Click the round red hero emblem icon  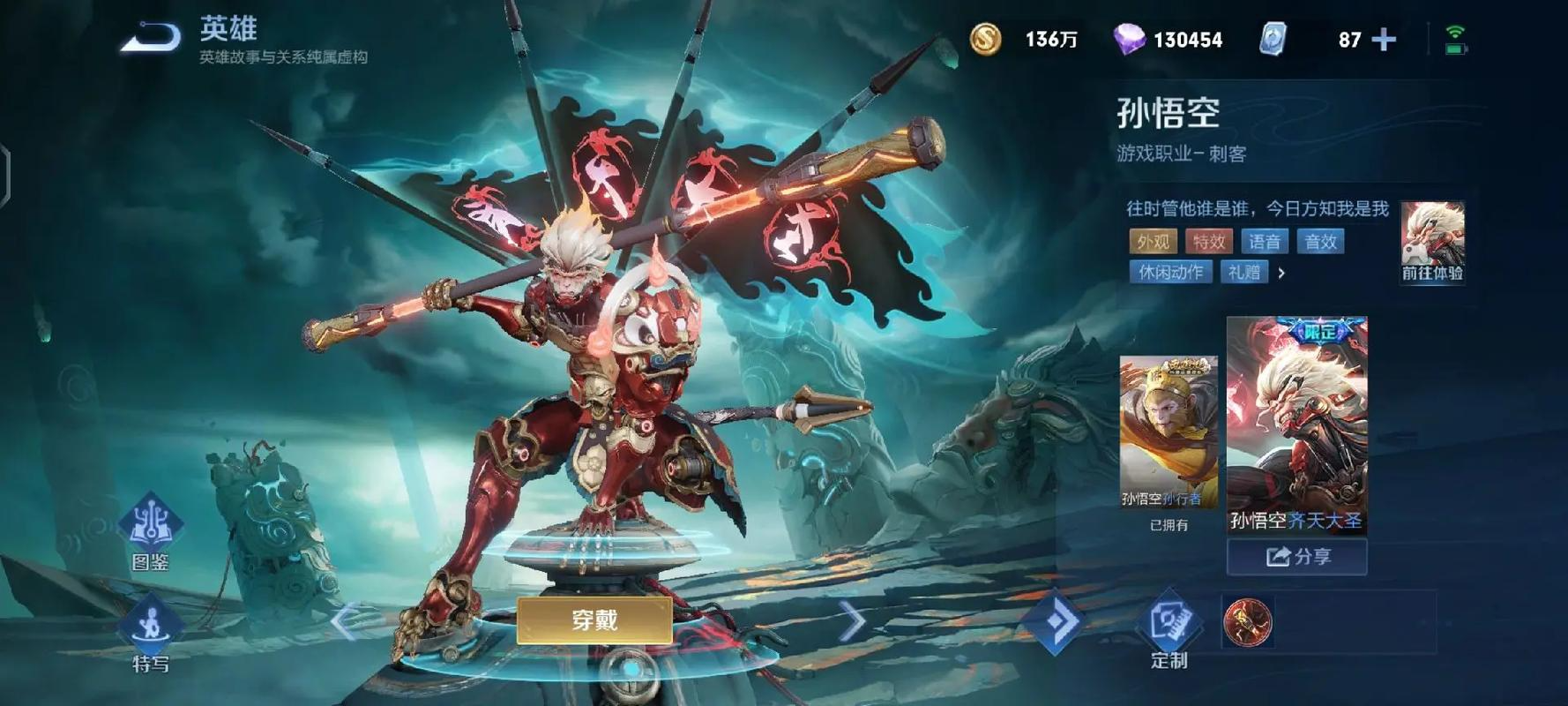(x=1247, y=622)
